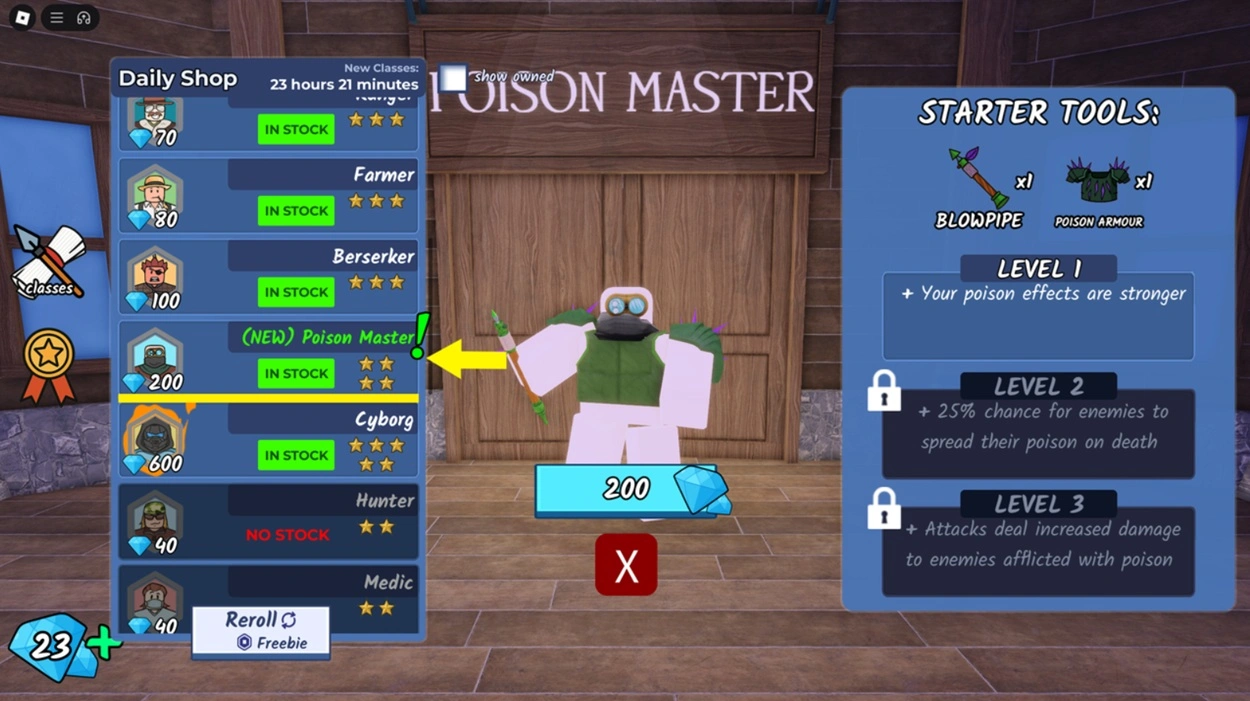Select the out-of-stock Hunter class
Image resolution: width=1250 pixels, height=701 pixels.
point(268,521)
